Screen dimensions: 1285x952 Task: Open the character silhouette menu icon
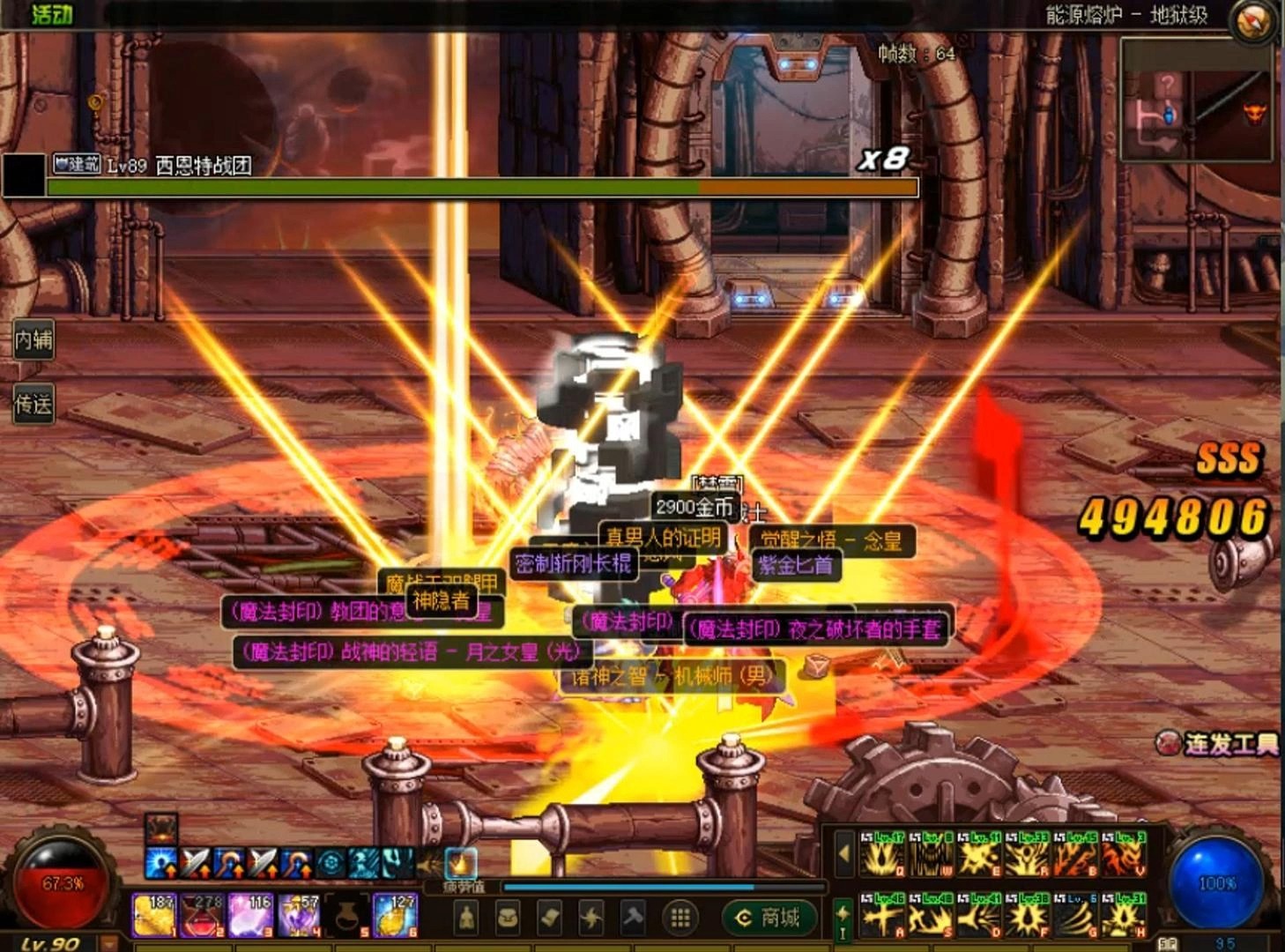pos(467,919)
